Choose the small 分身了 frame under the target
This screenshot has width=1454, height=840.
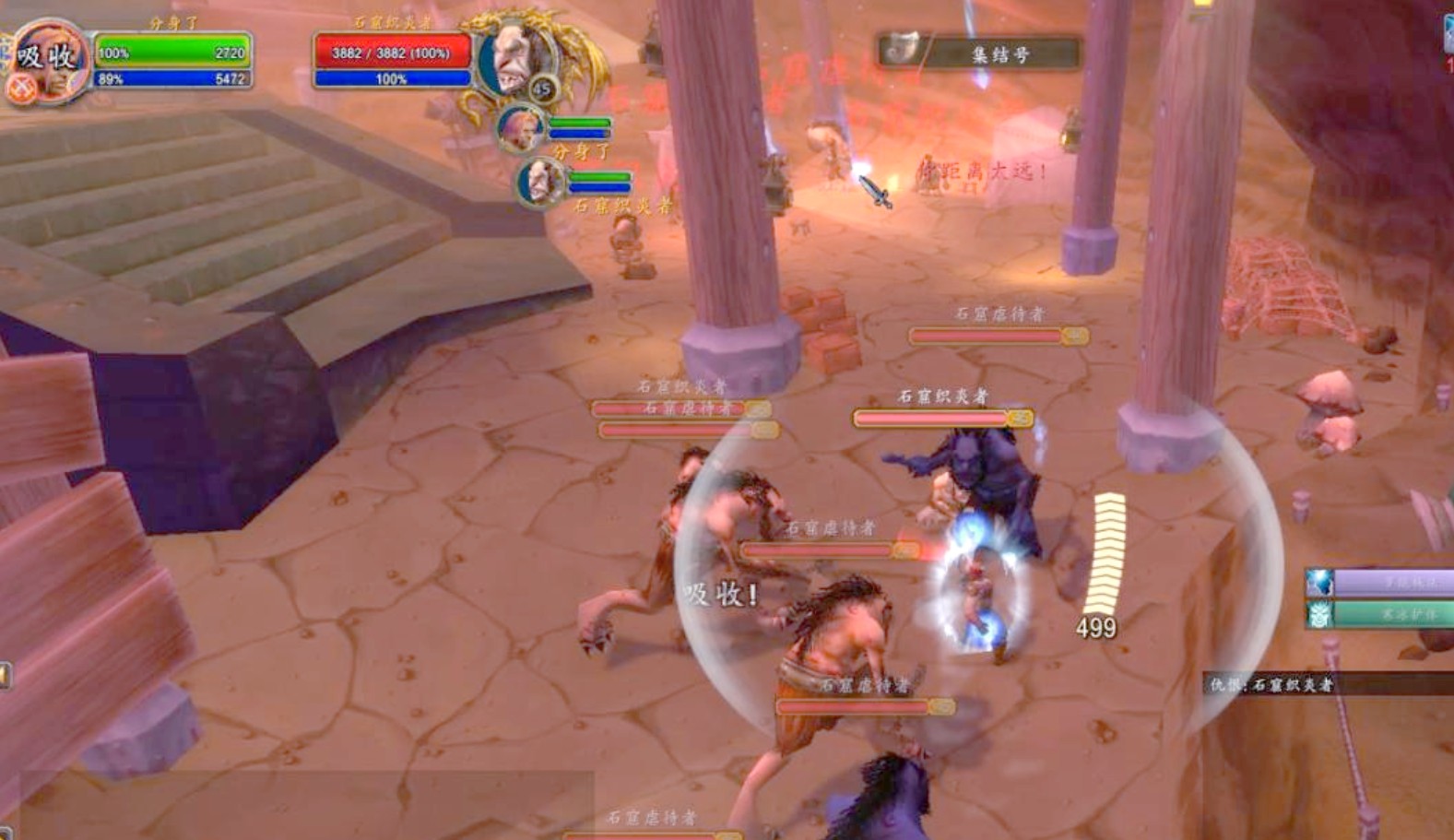click(x=520, y=129)
